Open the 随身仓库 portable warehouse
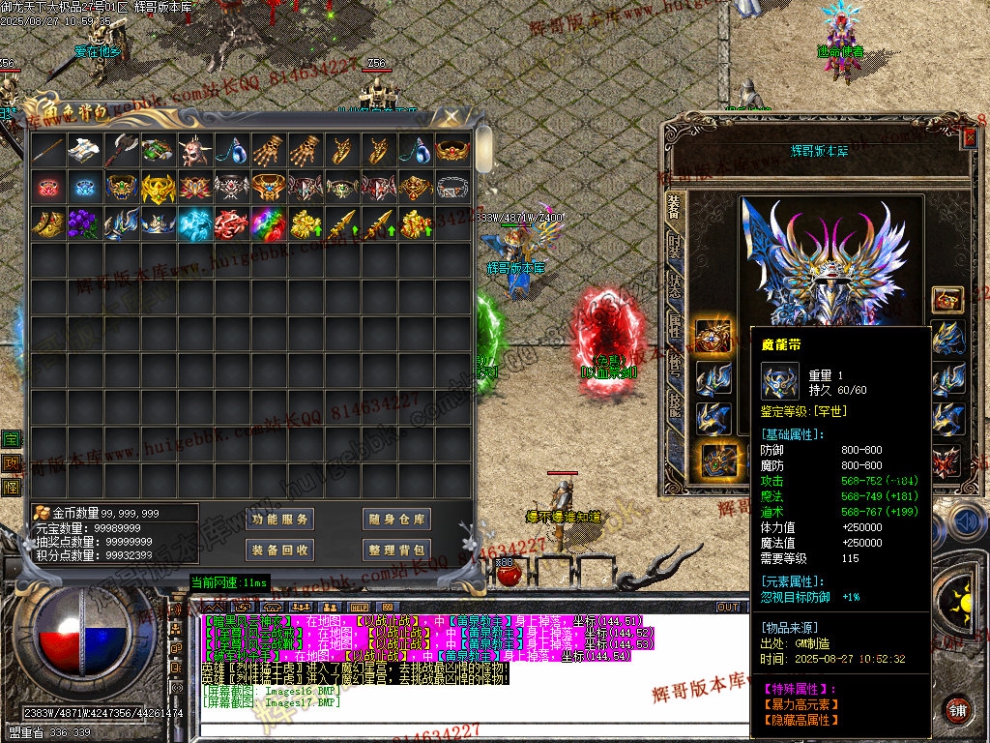This screenshot has width=990, height=743. 396,519
